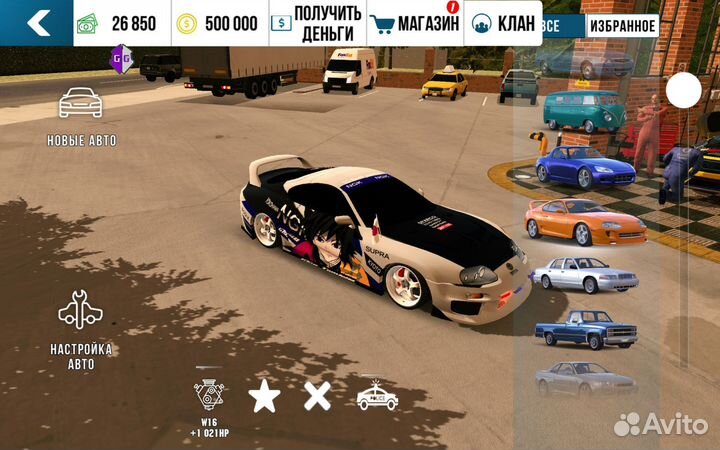Choose the grey coupe thumbnail

[x=585, y=379]
